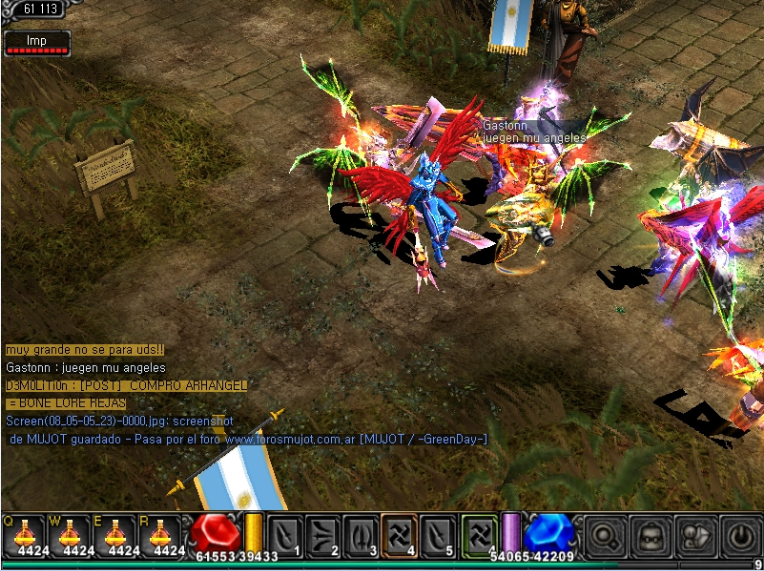Viewport: 764px width, 571px height.
Task: Select skill slot 5 on the hotbar
Action: pos(437,535)
